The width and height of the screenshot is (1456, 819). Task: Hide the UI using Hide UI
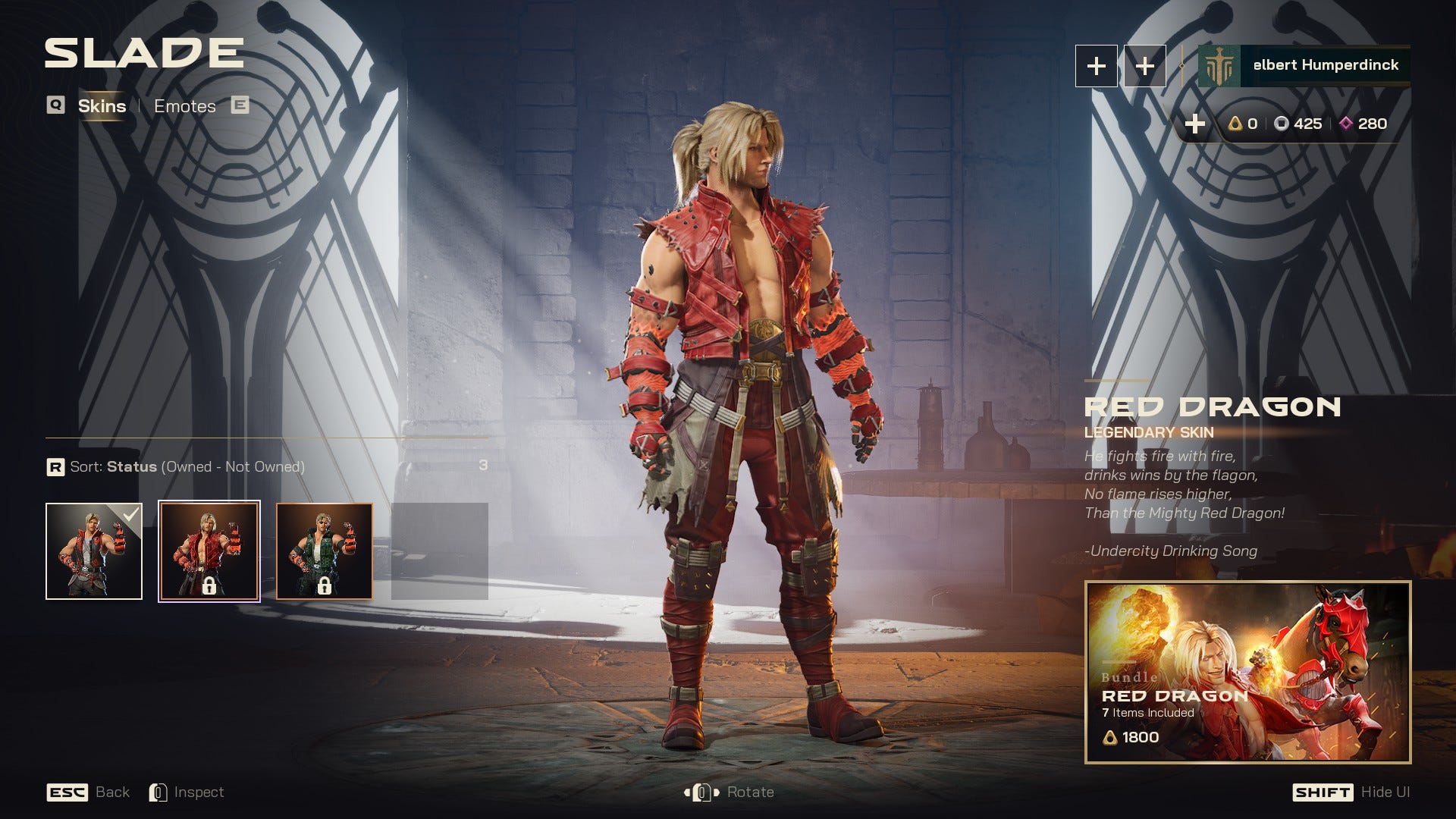click(x=1351, y=792)
